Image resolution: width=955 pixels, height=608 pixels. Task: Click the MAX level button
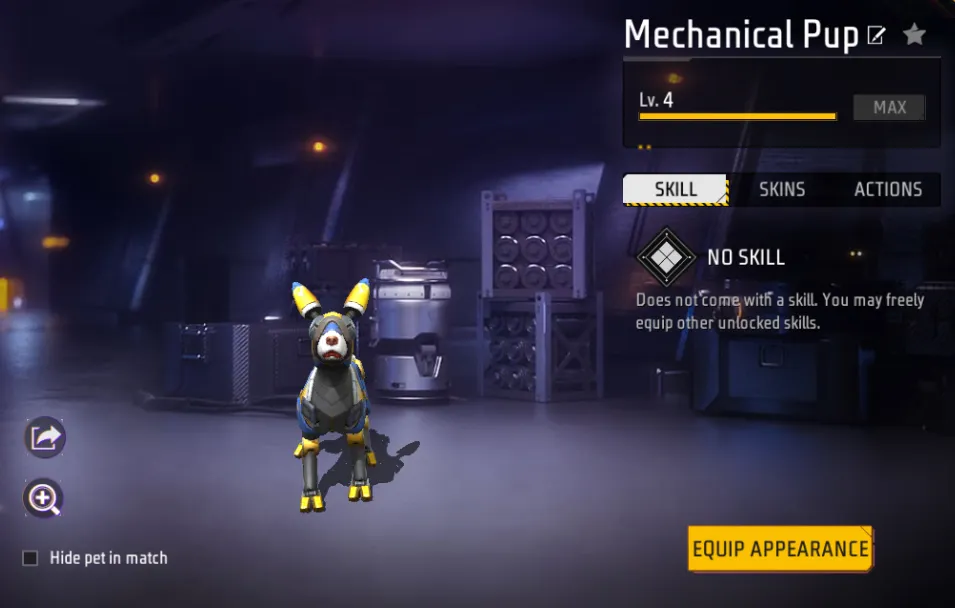point(889,108)
